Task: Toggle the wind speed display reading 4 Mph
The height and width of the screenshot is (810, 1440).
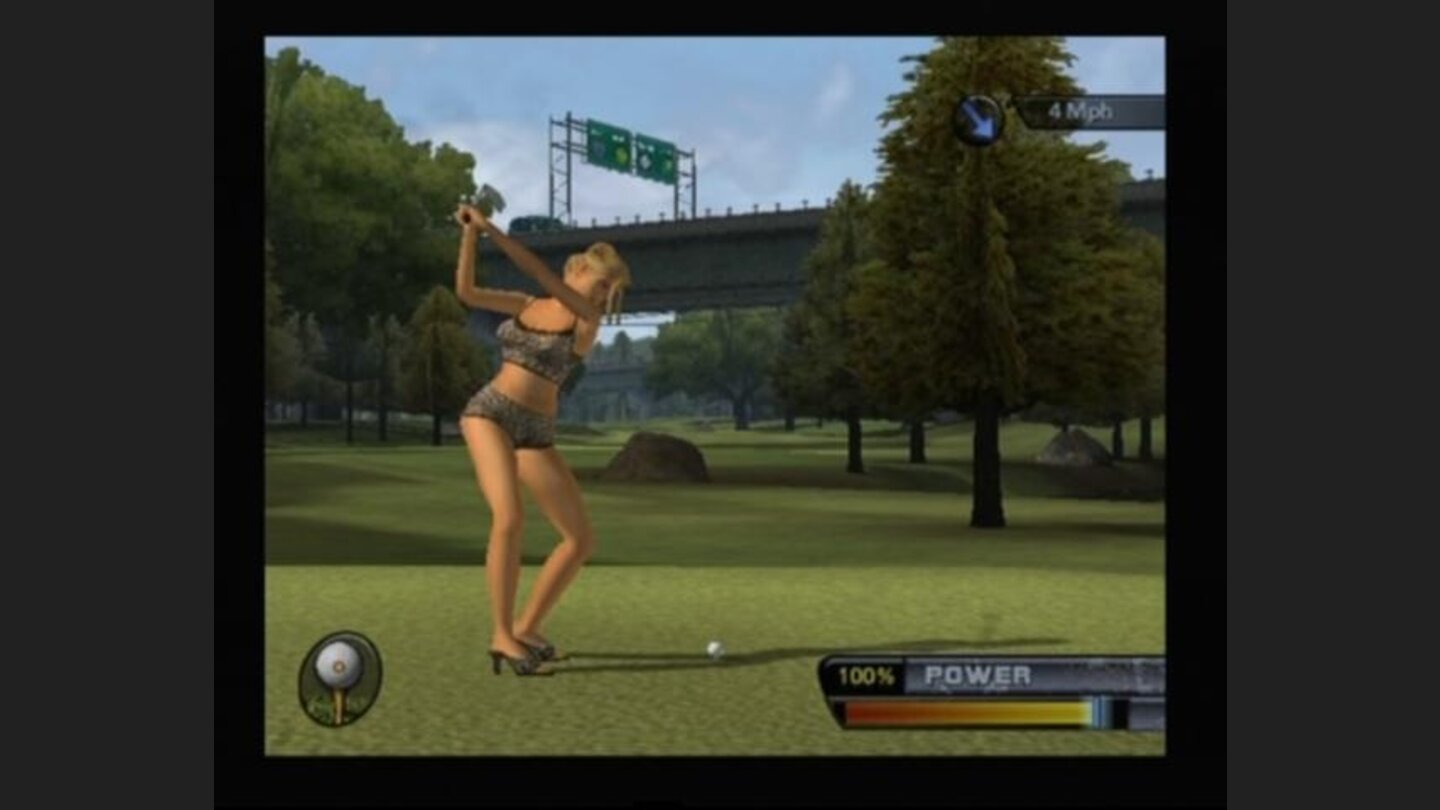Action: tap(1080, 111)
